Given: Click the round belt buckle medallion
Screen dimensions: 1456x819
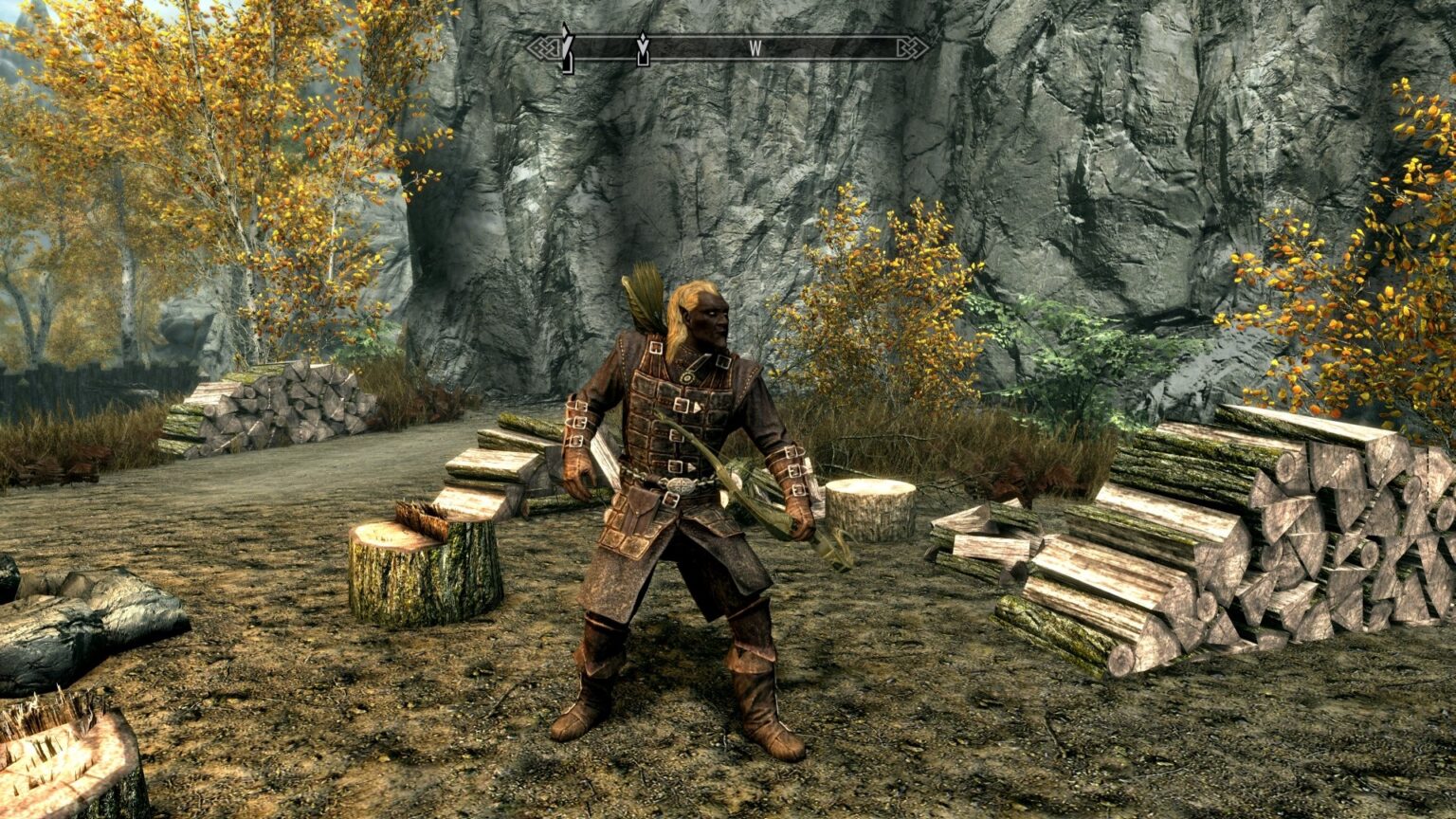Looking at the screenshot, I should coord(681,485).
